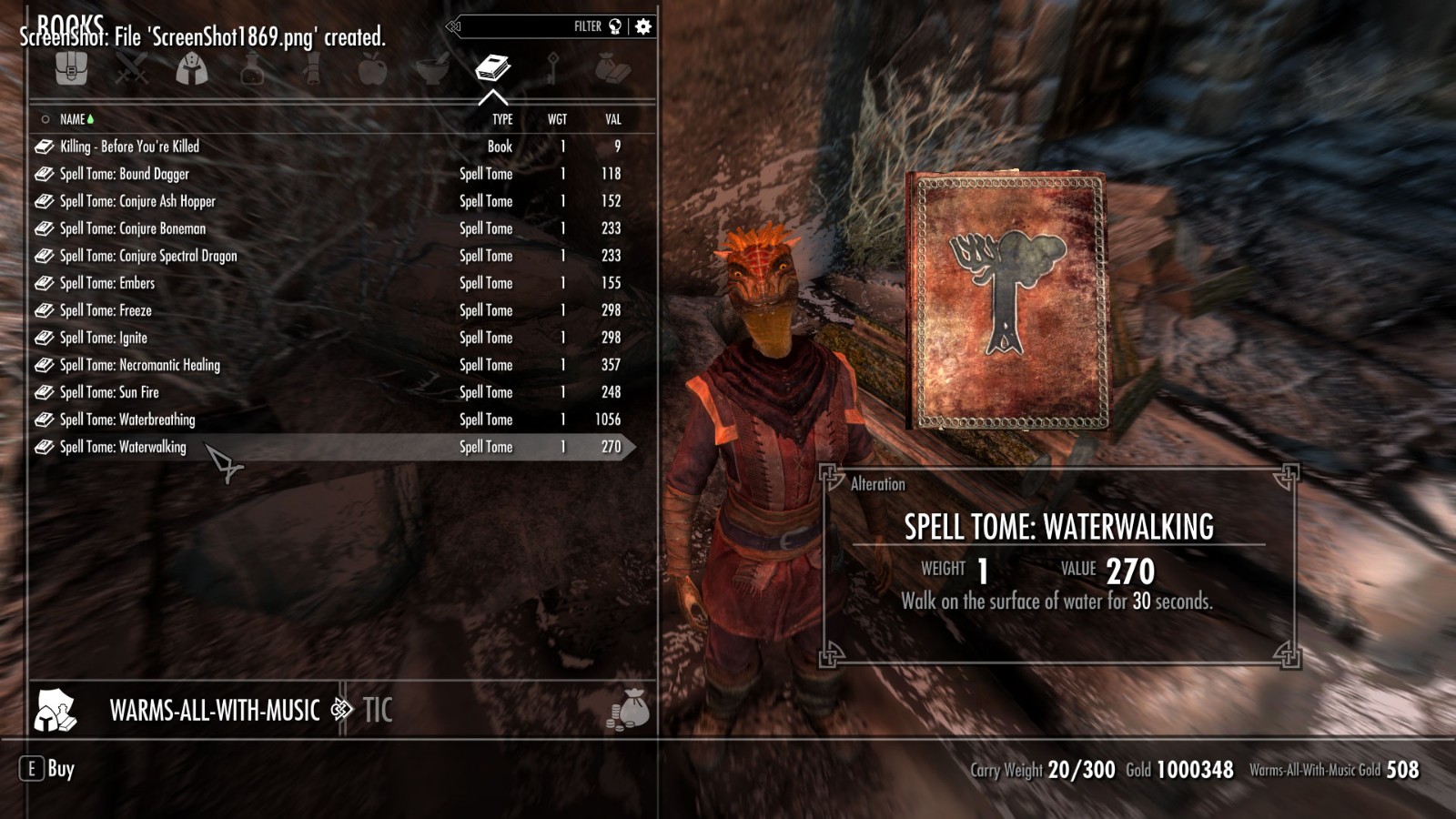Choose Spell Tome: Freeze entry
This screenshot has height=819, width=1456.
click(106, 310)
